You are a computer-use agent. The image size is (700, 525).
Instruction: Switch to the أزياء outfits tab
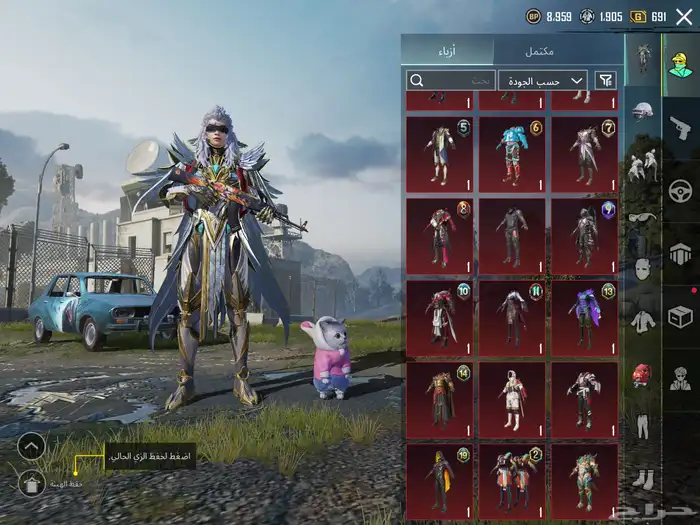click(448, 51)
